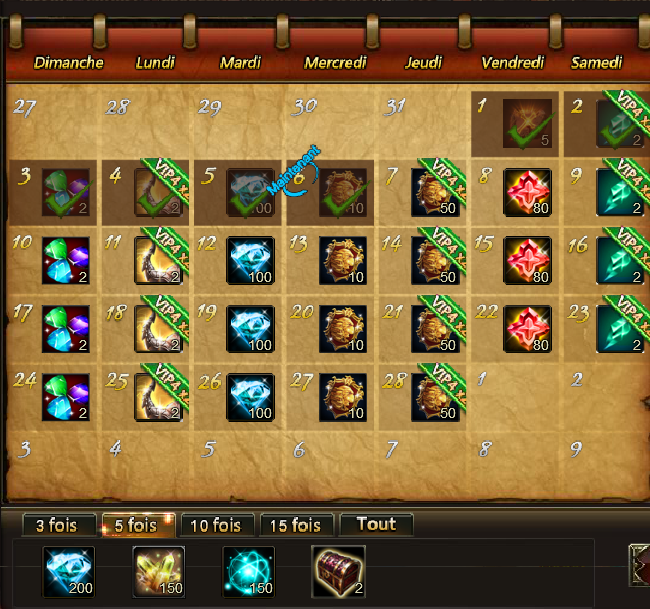
Task: Select the day 26 blue diamond reward
Action: 250,397
